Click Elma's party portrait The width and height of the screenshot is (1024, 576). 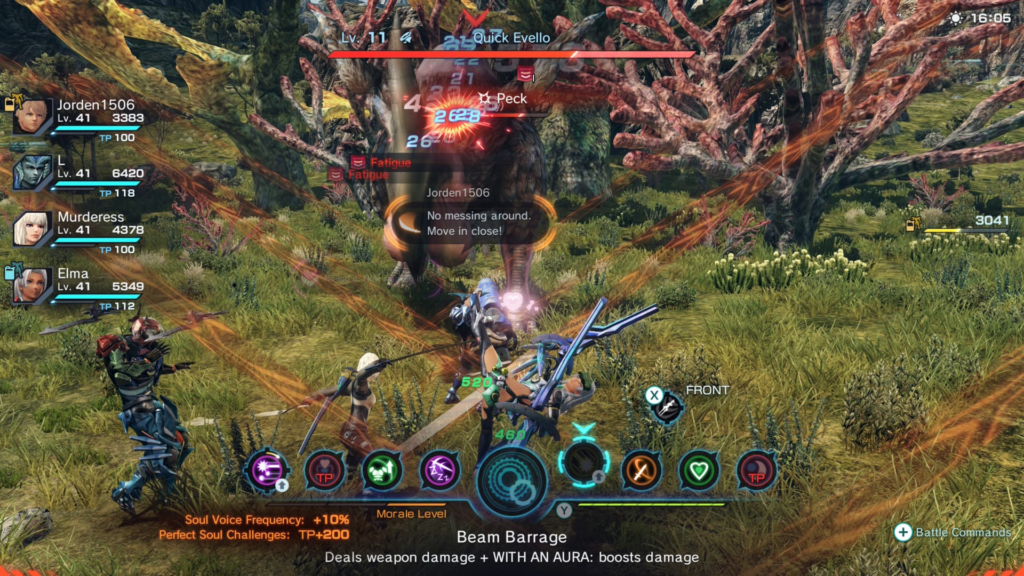pos(32,285)
